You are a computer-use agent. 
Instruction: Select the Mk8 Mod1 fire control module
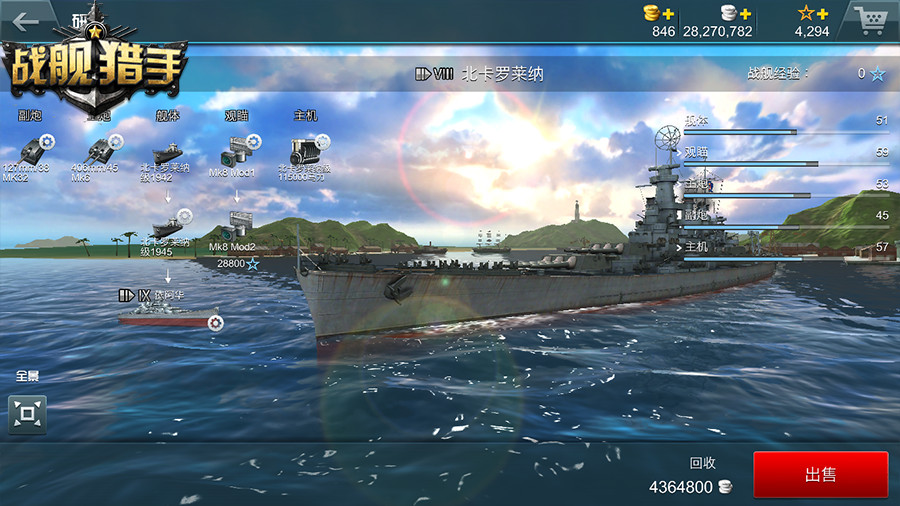[238, 153]
